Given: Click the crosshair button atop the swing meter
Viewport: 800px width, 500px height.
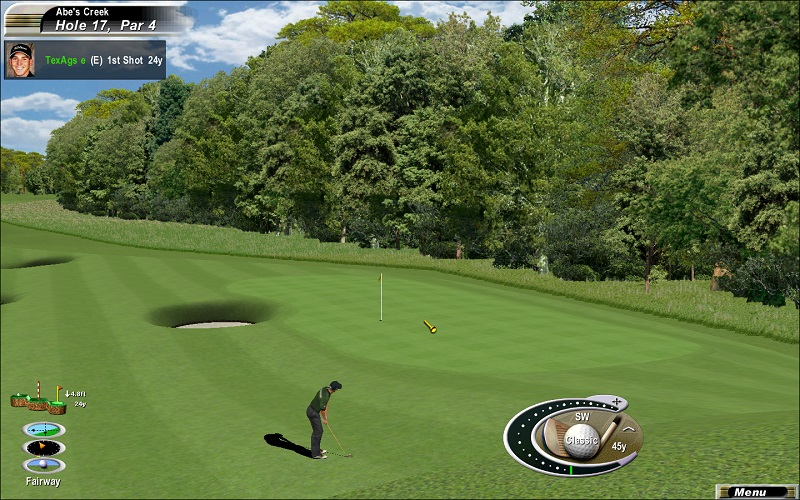Looking at the screenshot, I should click(x=616, y=402).
